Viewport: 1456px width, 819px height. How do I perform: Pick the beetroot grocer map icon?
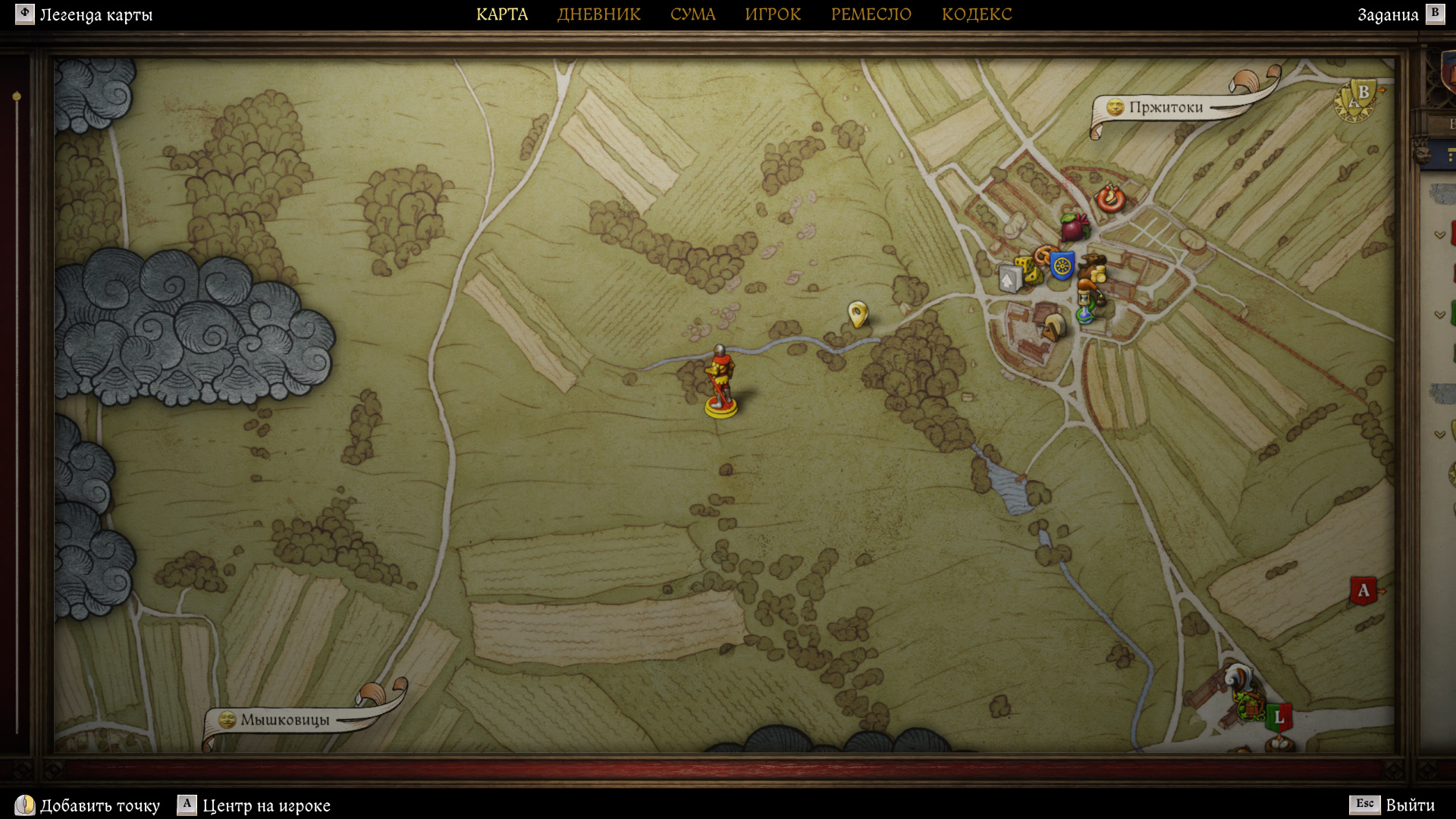click(1073, 226)
